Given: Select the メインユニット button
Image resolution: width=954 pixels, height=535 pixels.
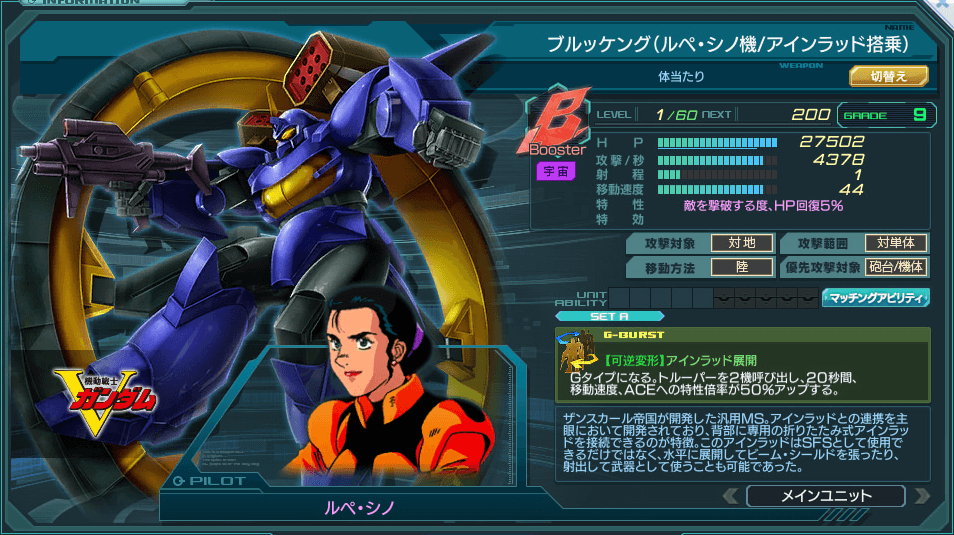Looking at the screenshot, I should tap(825, 496).
